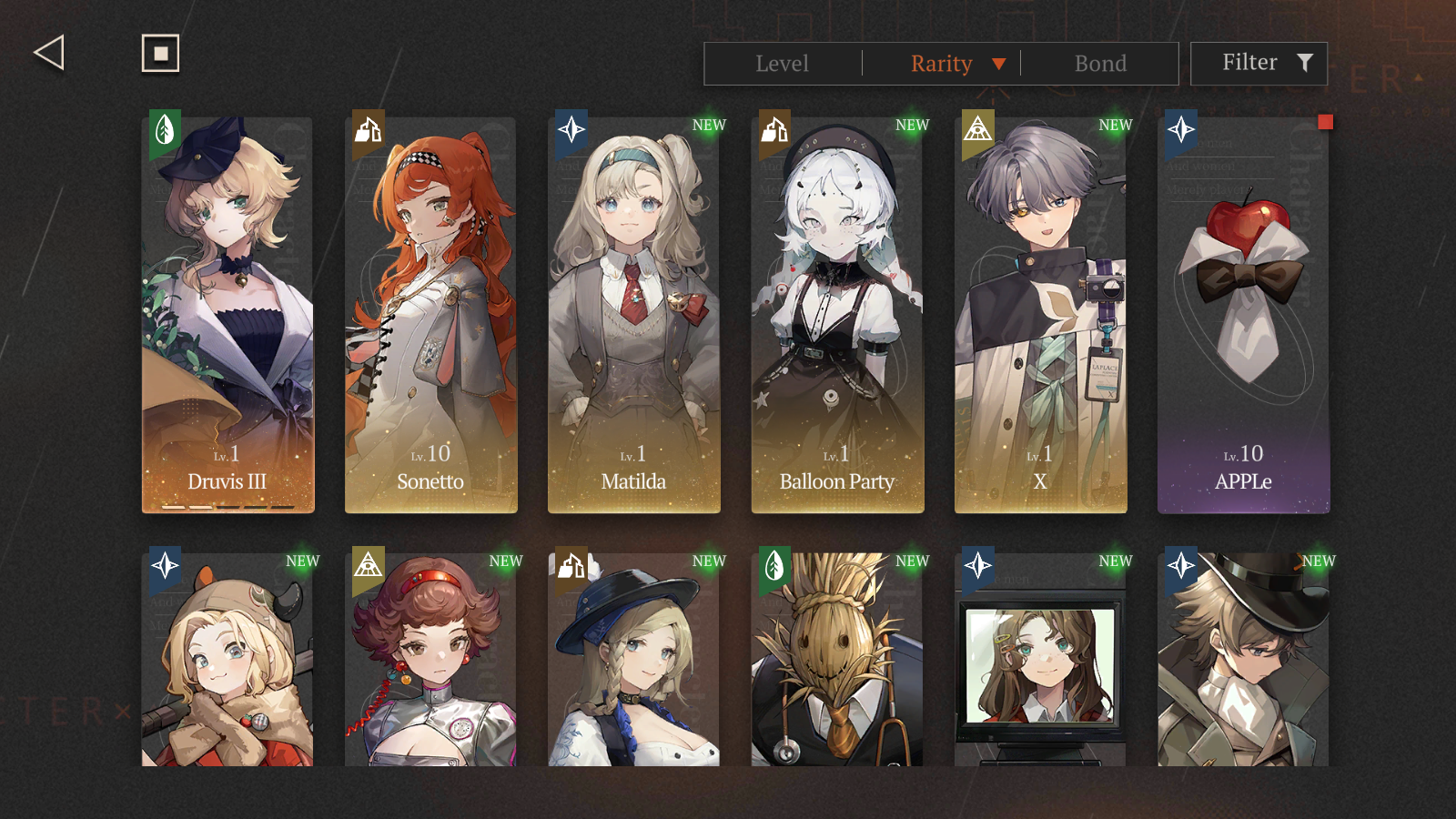This screenshot has width=1456, height=819.
Task: Click the funnel icon inside the Filter button
Action: click(1307, 63)
